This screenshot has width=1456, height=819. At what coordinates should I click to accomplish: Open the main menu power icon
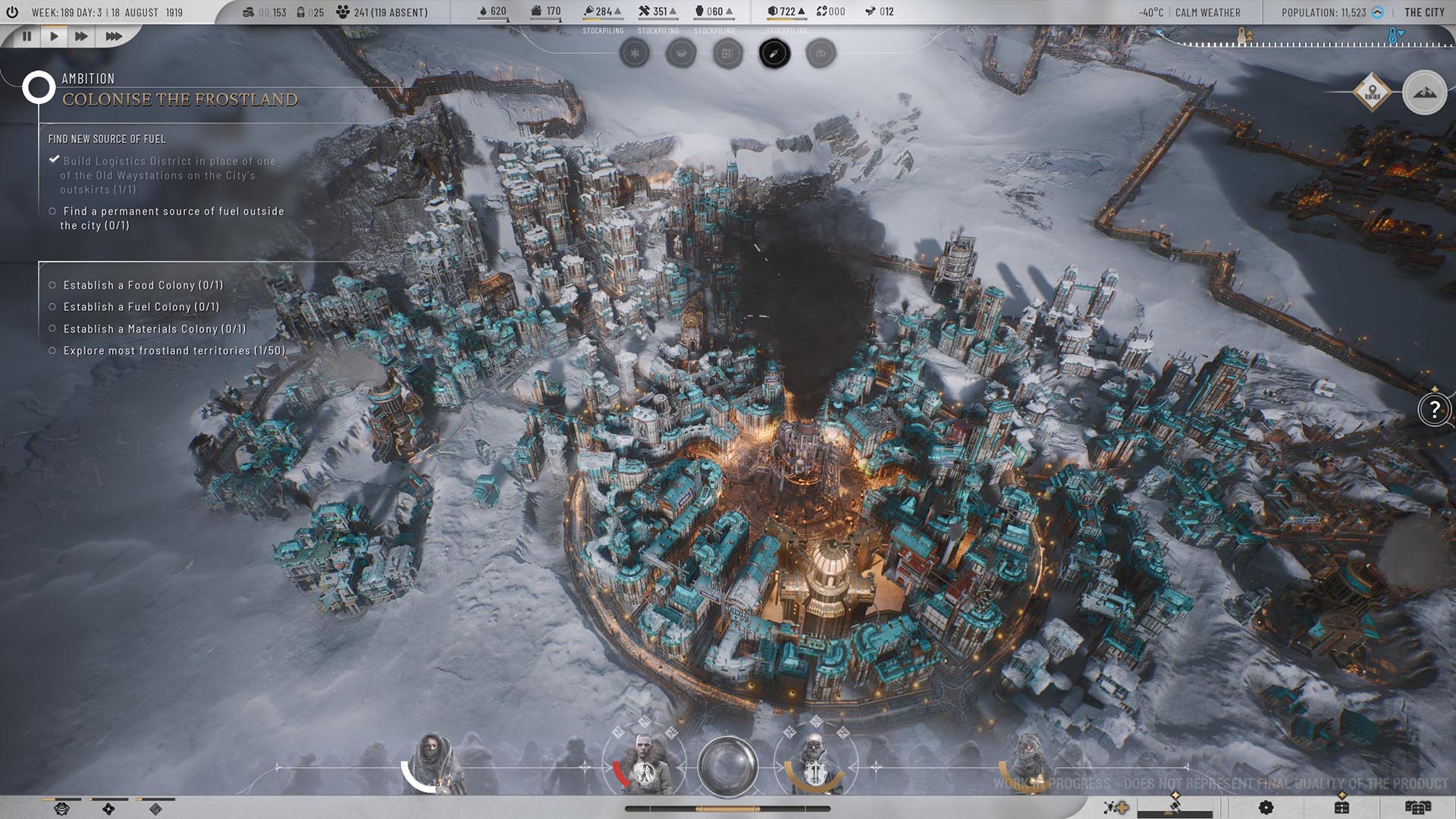point(12,12)
